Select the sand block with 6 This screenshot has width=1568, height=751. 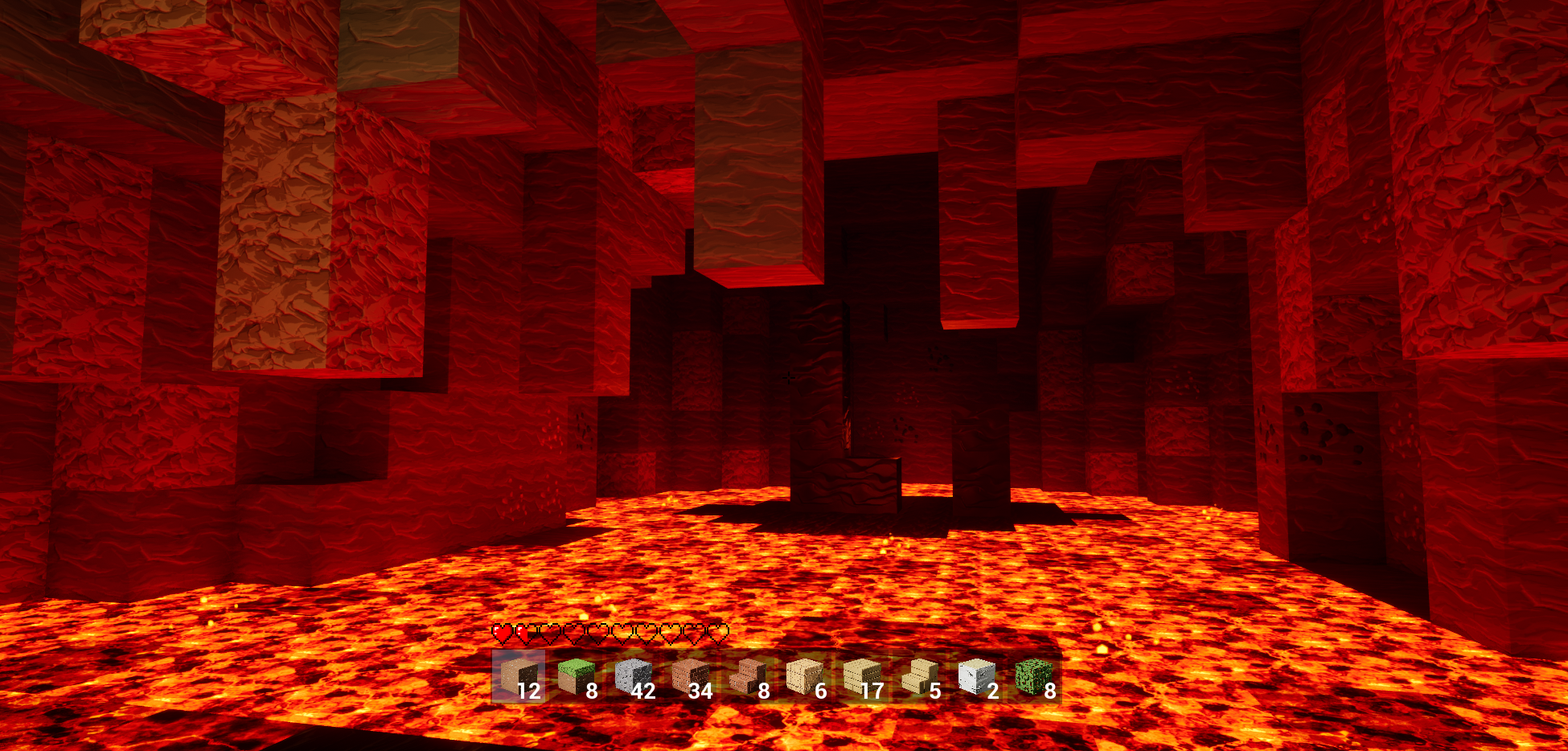click(804, 677)
